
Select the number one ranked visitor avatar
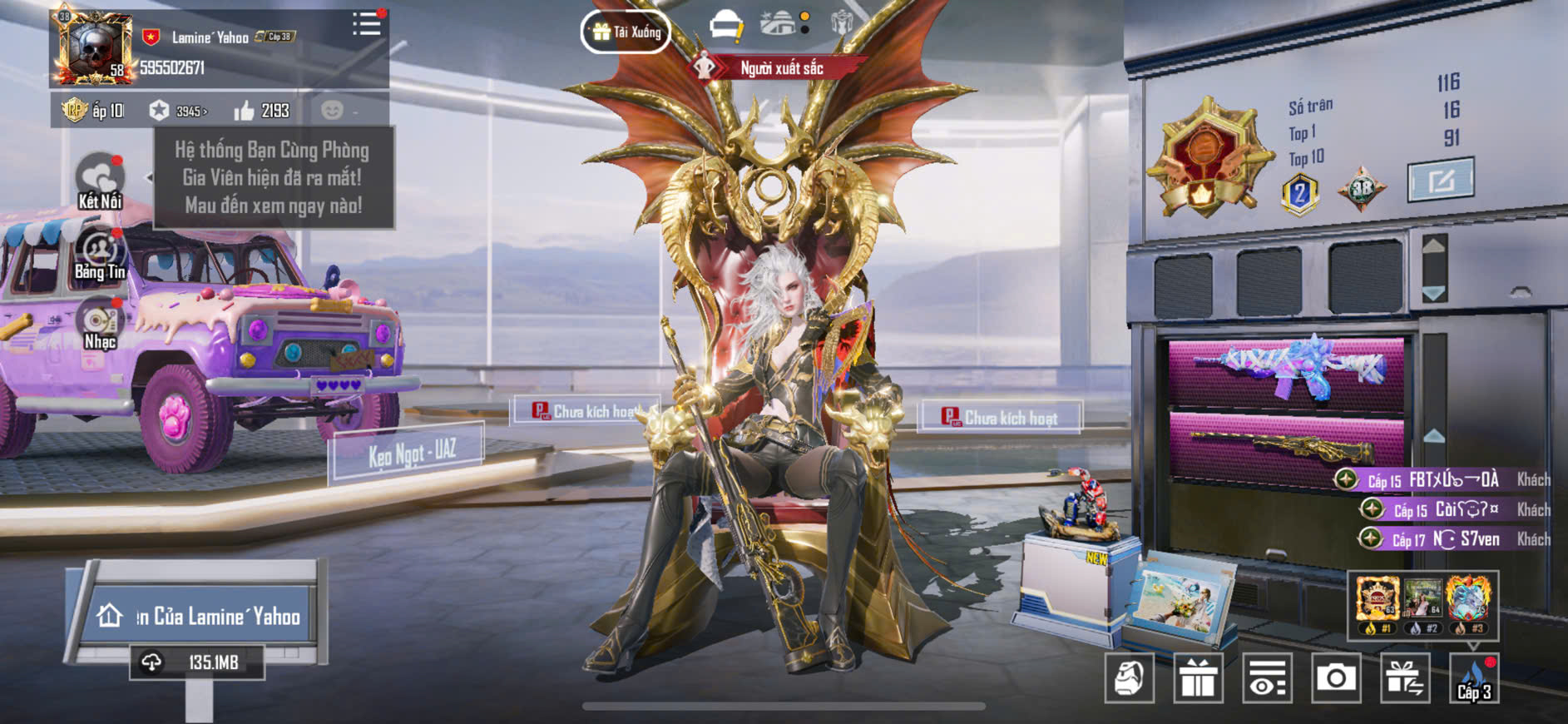(1377, 601)
